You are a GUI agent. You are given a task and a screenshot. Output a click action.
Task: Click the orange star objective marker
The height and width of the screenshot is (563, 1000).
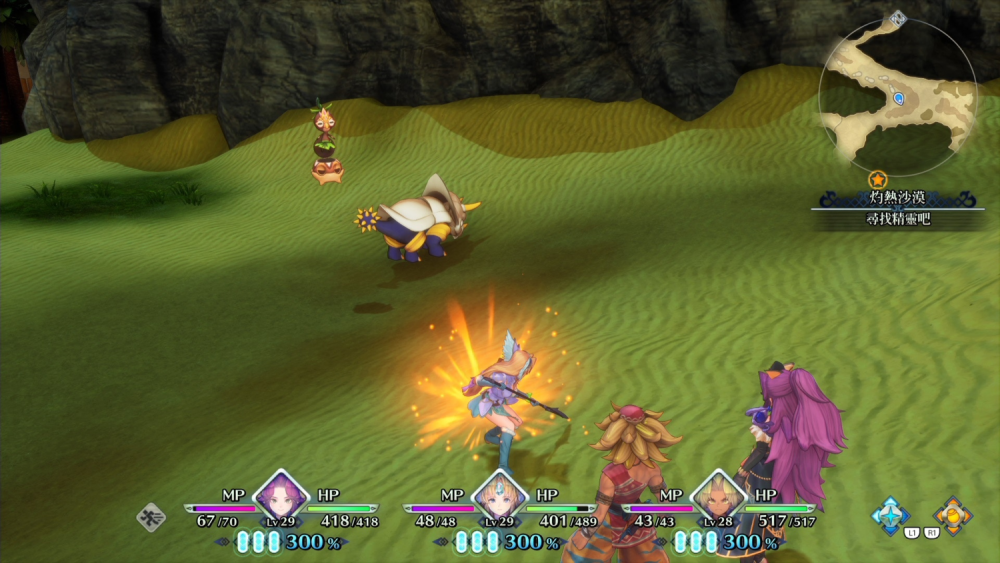pyautogui.click(x=878, y=180)
